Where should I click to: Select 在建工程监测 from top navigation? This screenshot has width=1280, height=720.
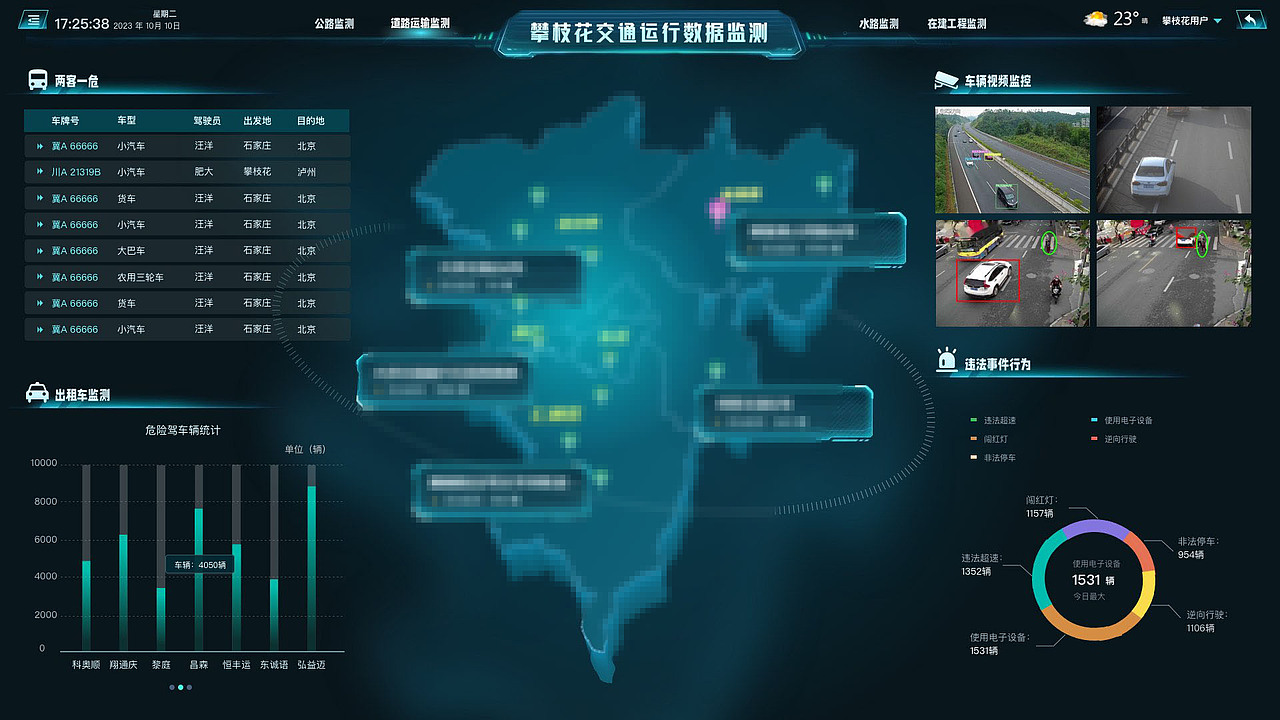(955, 22)
